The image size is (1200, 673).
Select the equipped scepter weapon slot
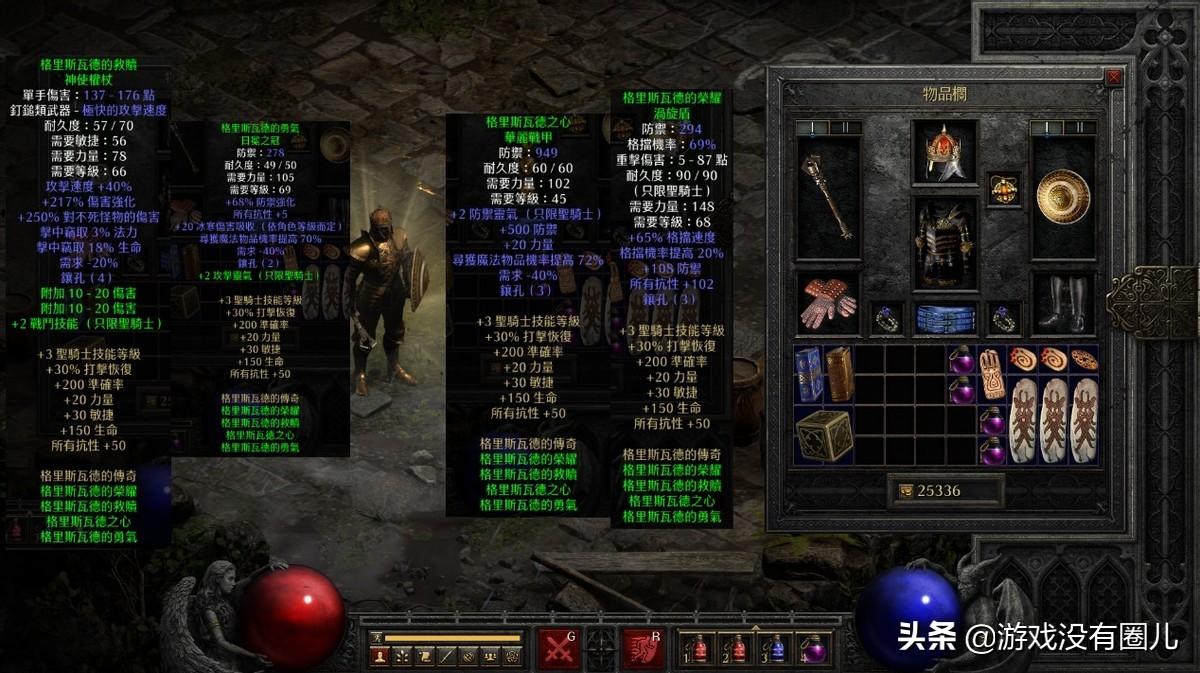pyautogui.click(x=828, y=195)
